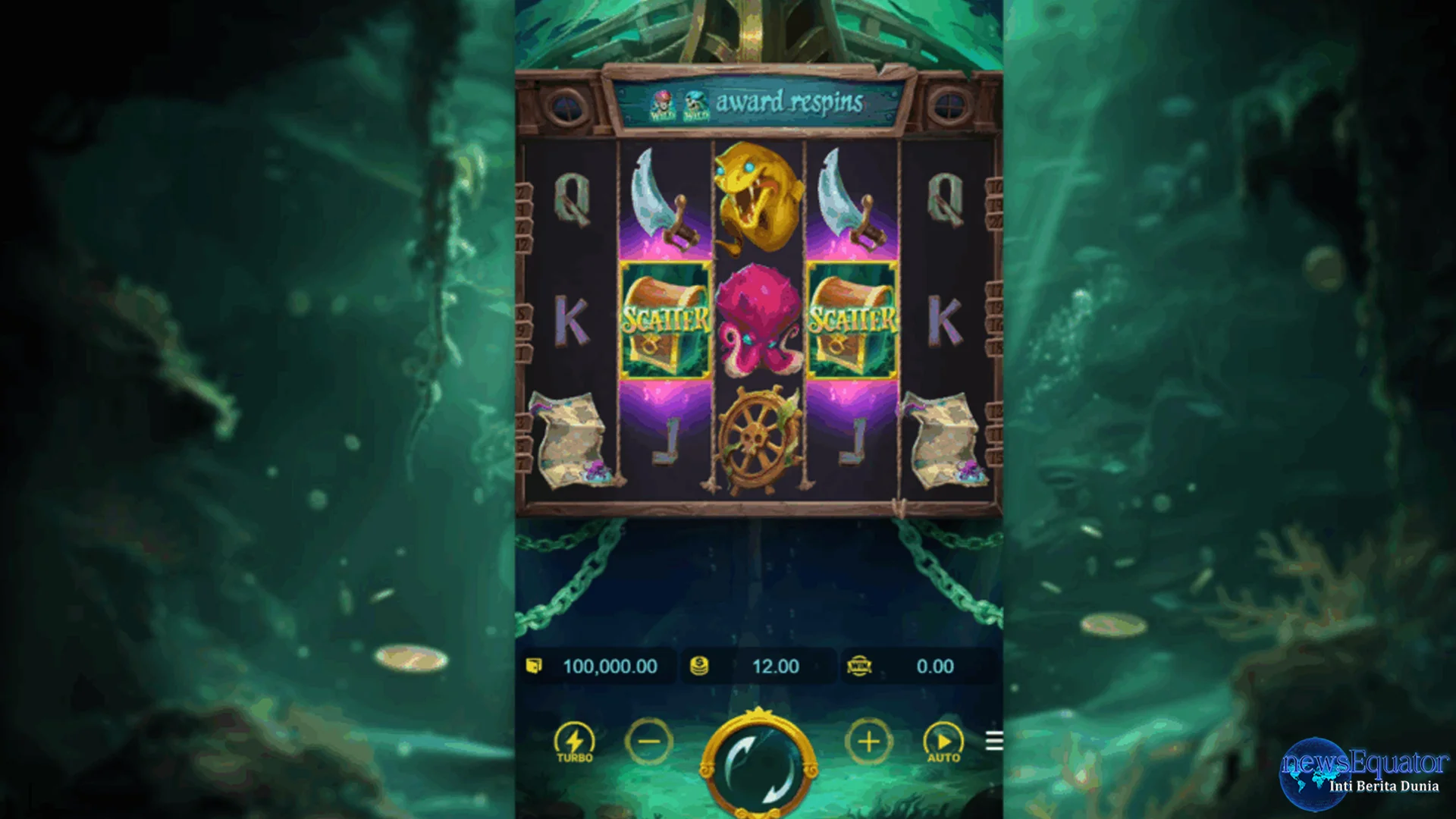Open the hamburger game menu
Screen dimensions: 1456x819
[994, 742]
